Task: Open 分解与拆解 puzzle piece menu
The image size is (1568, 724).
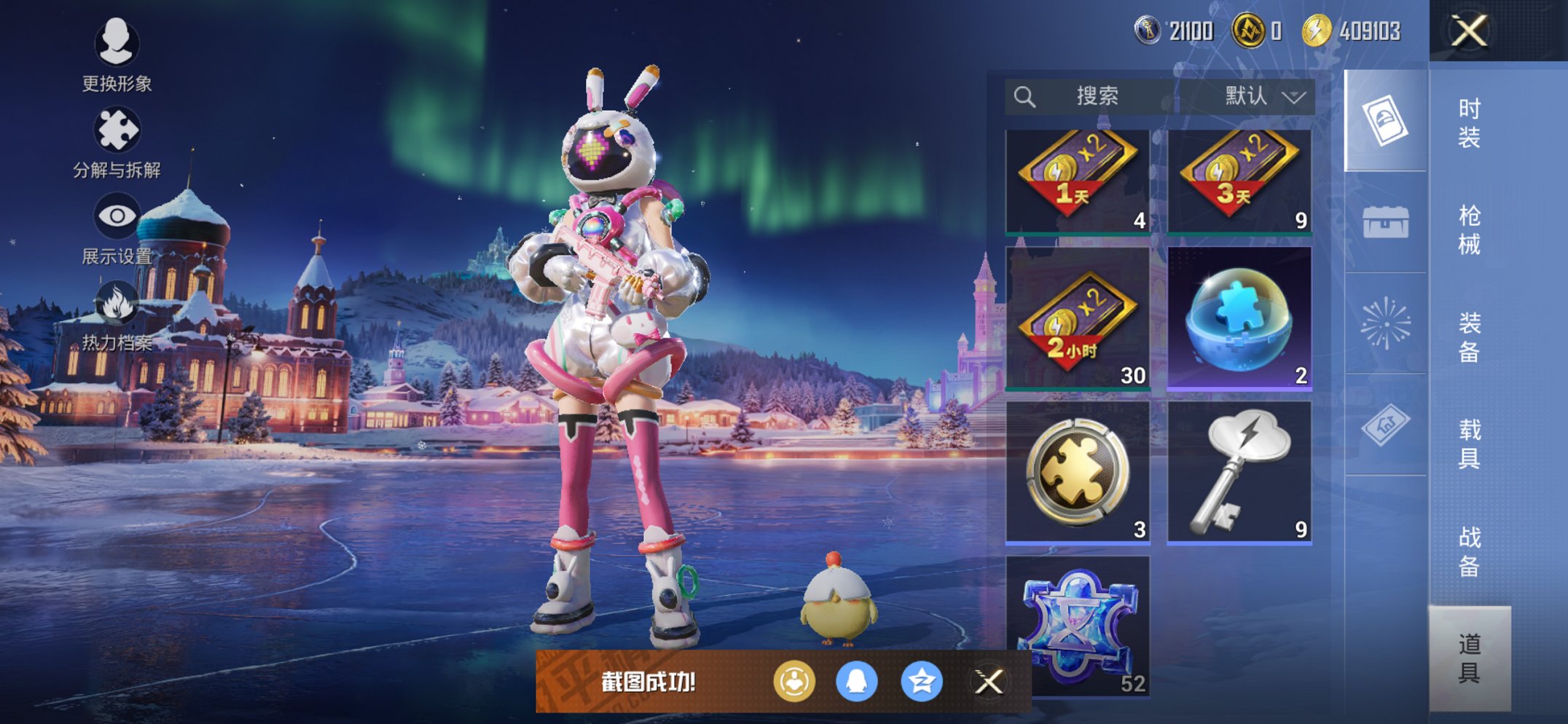Action: [x=117, y=142]
